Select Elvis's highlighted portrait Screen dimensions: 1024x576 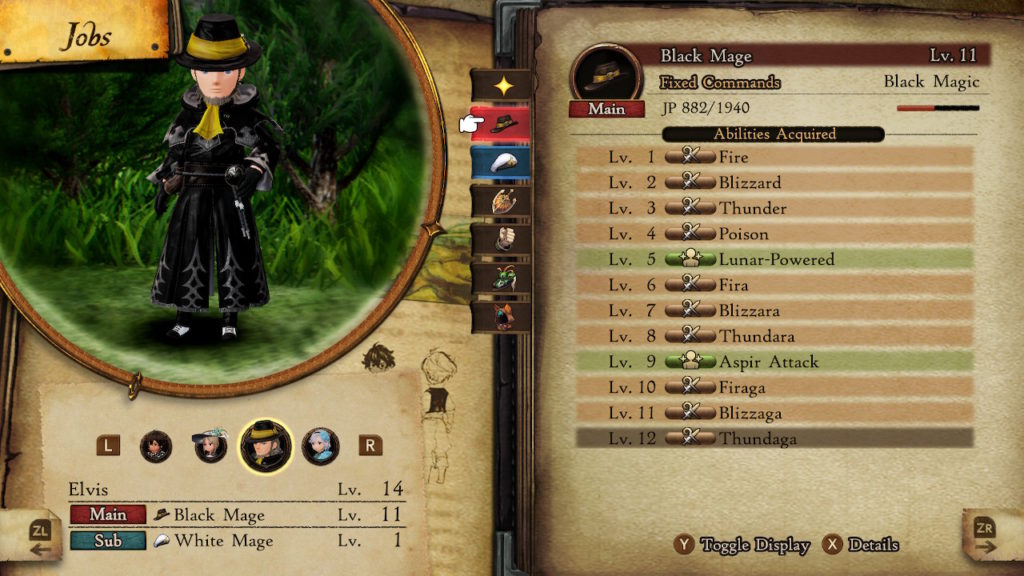[266, 445]
